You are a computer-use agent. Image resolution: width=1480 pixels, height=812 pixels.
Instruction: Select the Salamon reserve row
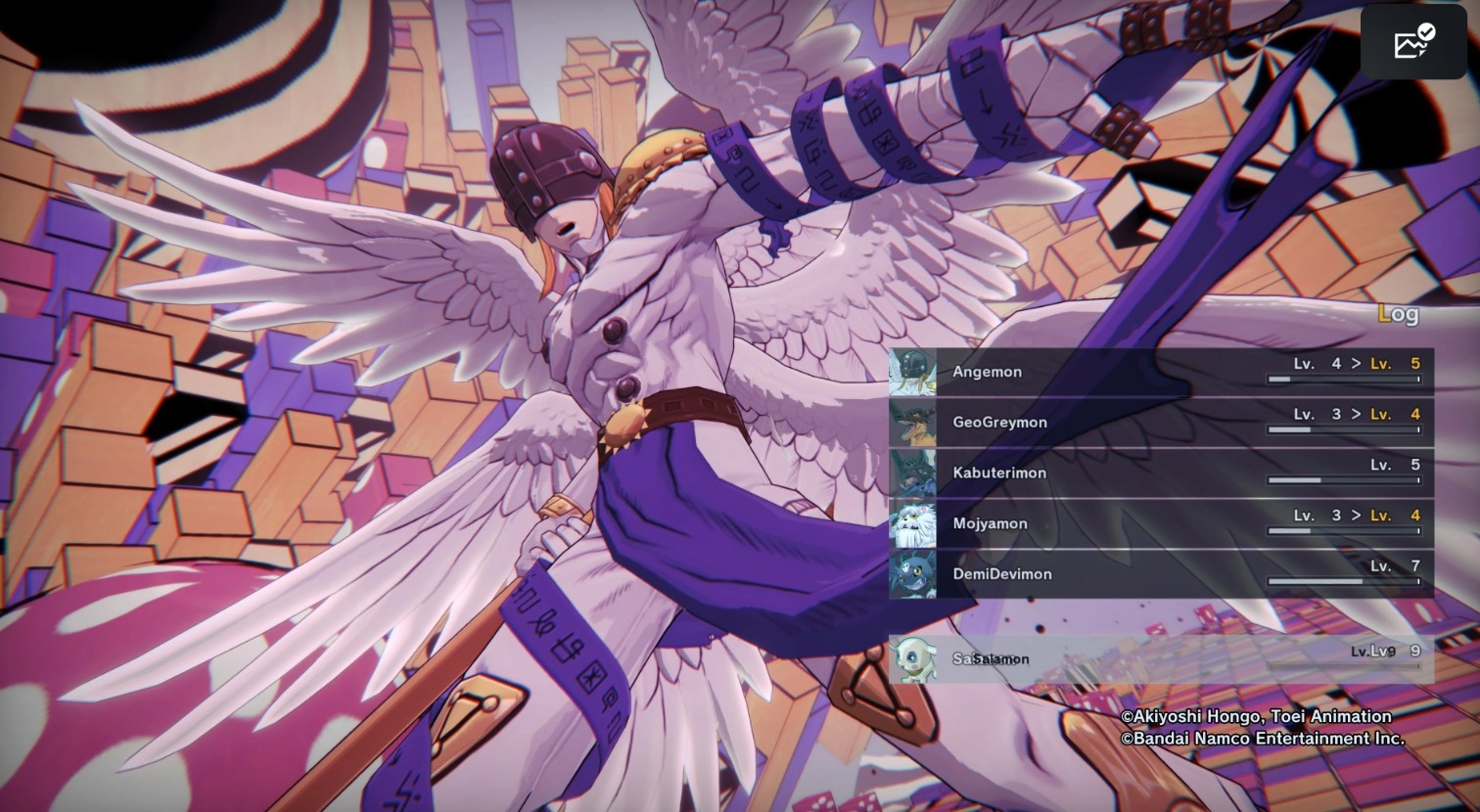pos(1161,658)
